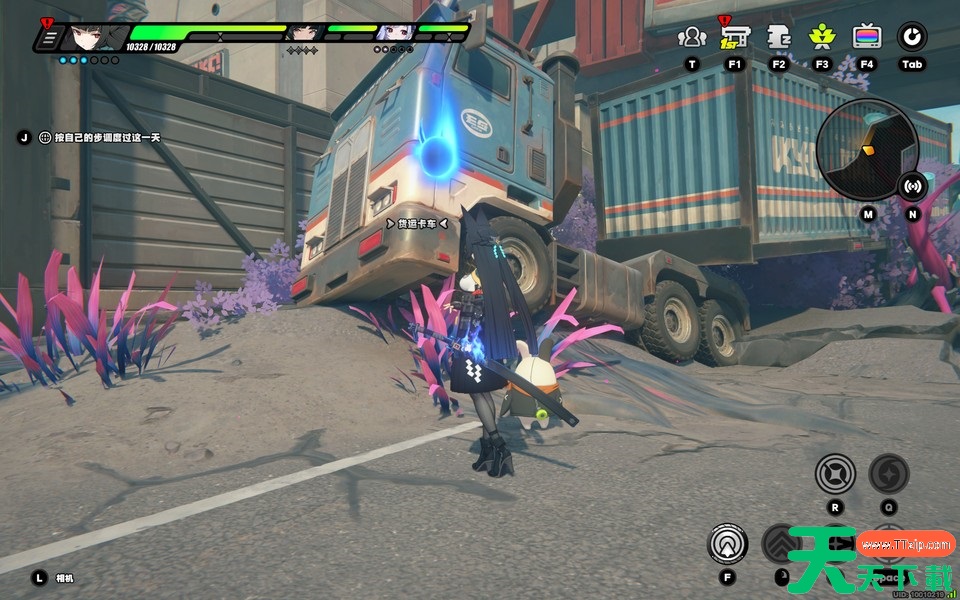Trigger the crescent star ultimate skill icon
This screenshot has width=960, height=600.
tap(888, 474)
